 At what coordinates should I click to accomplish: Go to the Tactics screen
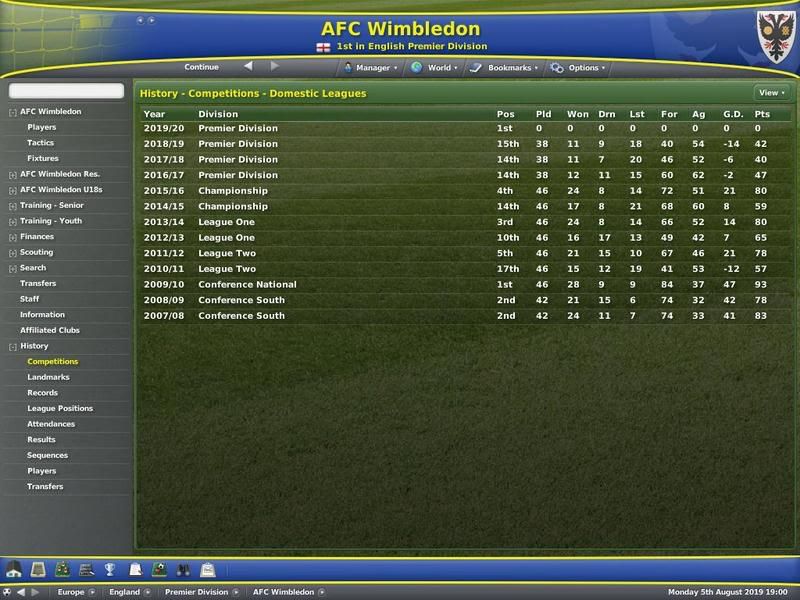tap(41, 143)
